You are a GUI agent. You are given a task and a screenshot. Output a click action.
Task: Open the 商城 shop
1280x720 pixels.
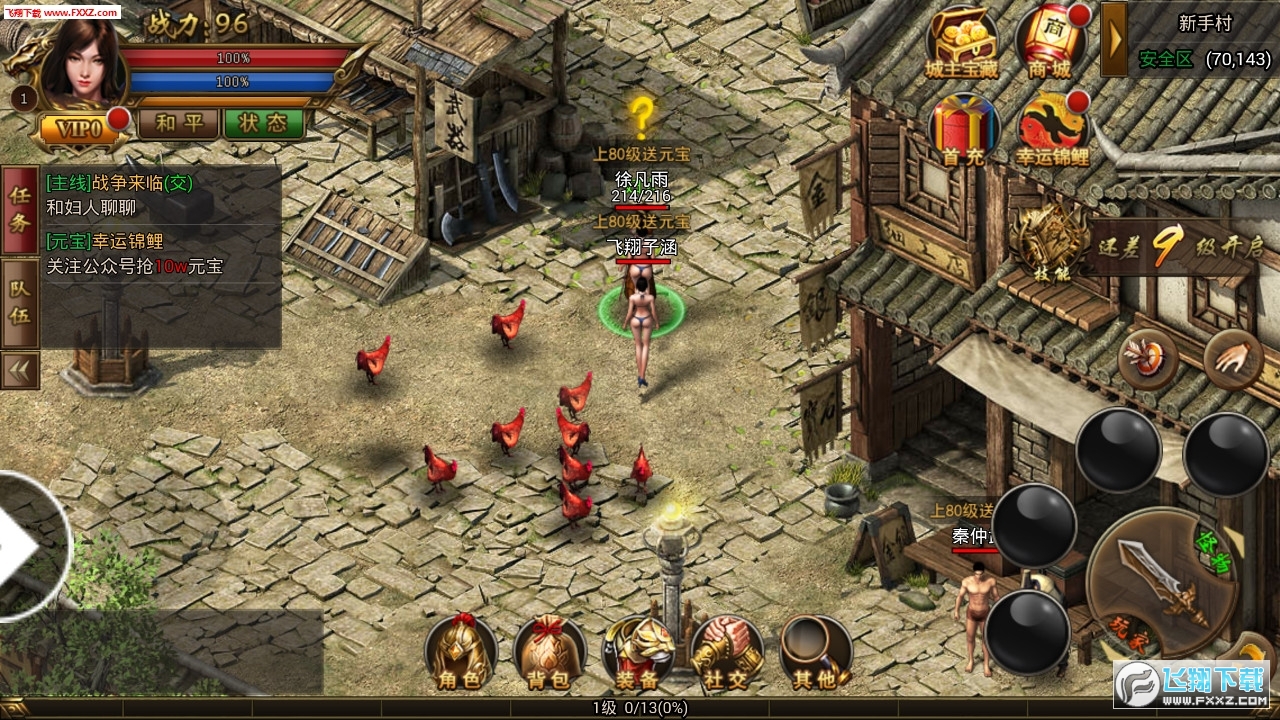click(1050, 44)
